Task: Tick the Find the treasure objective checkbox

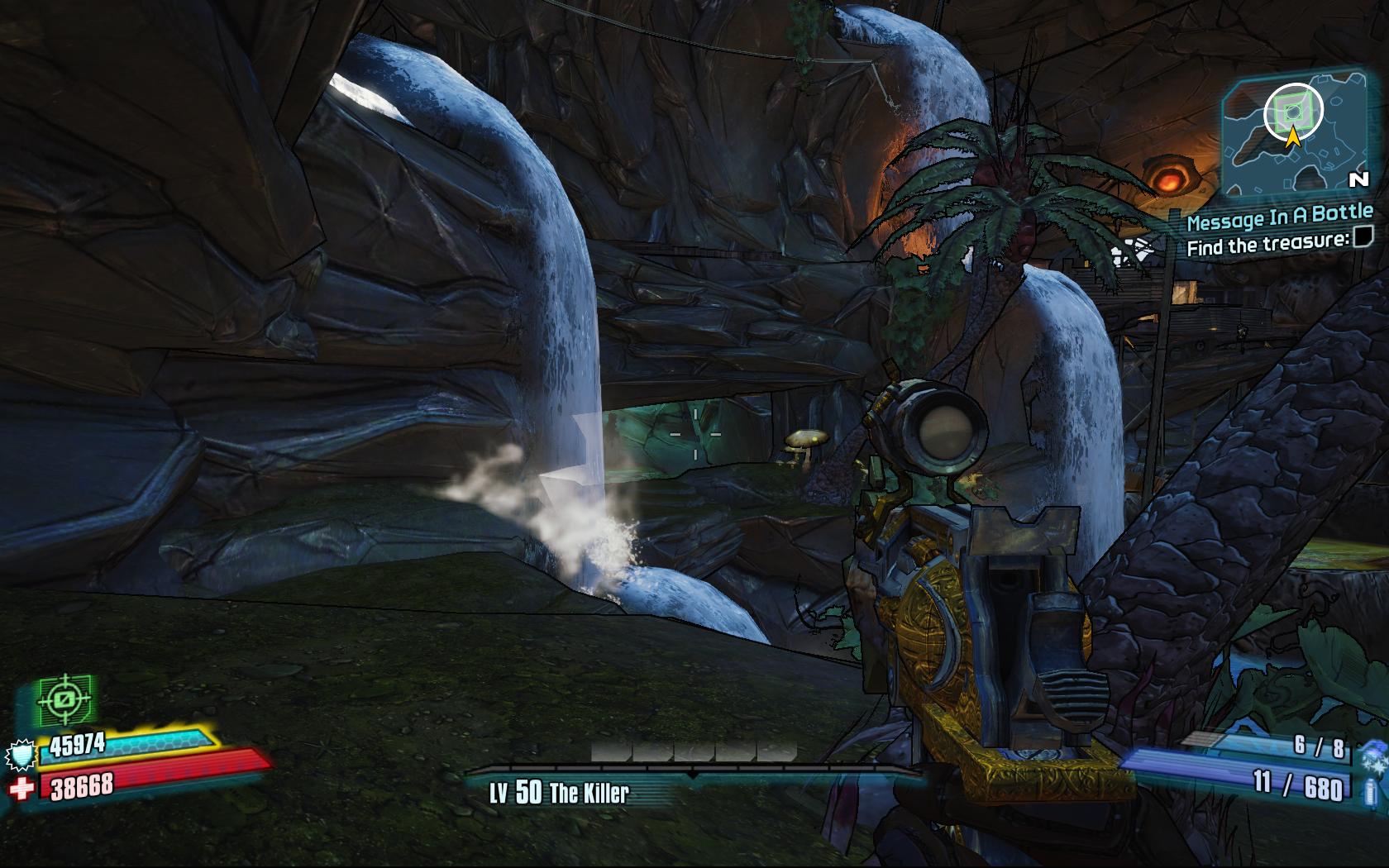Action: (1363, 238)
